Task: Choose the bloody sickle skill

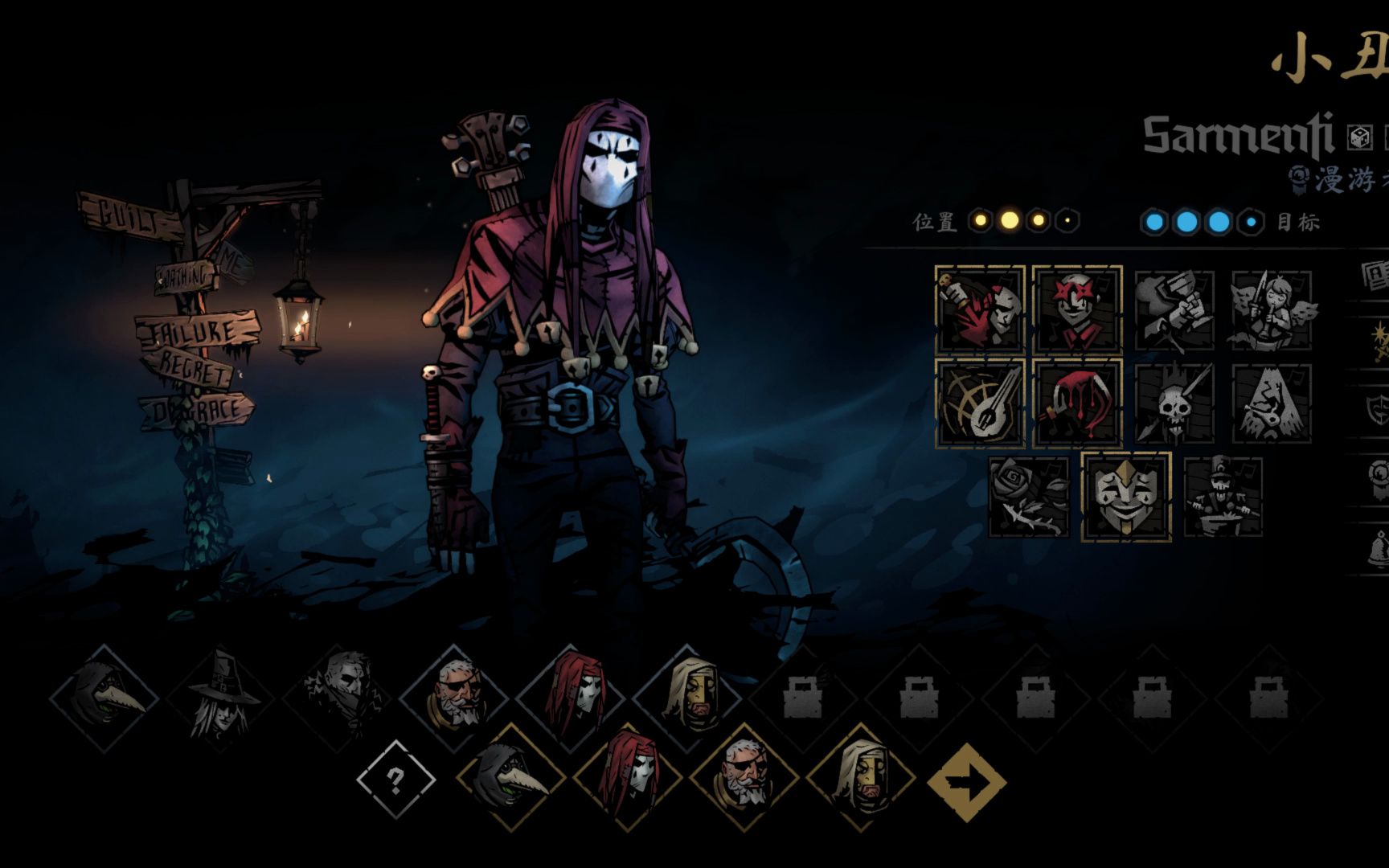Action: click(1077, 403)
